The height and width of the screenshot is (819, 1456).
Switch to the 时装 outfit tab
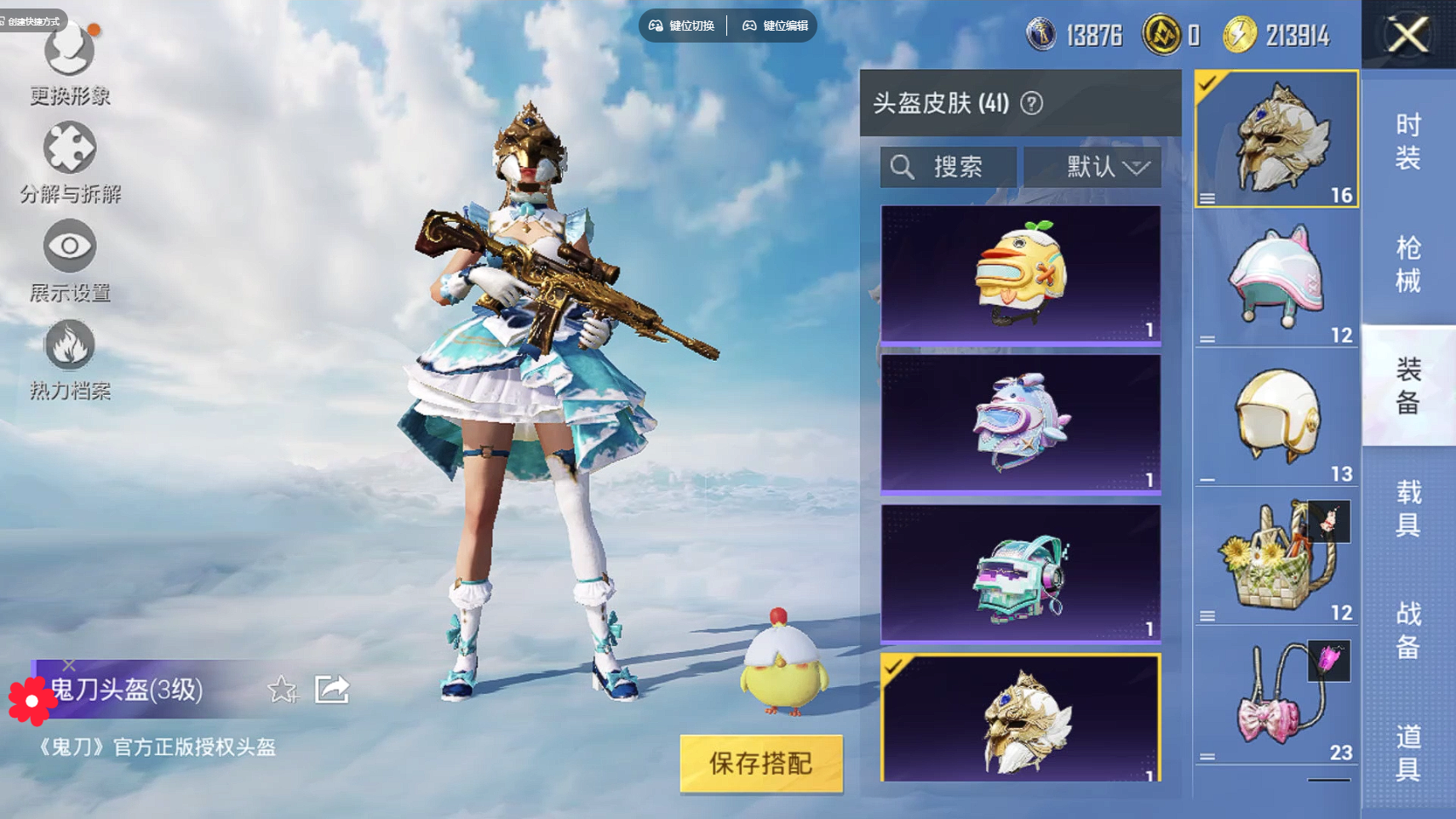click(x=1408, y=141)
